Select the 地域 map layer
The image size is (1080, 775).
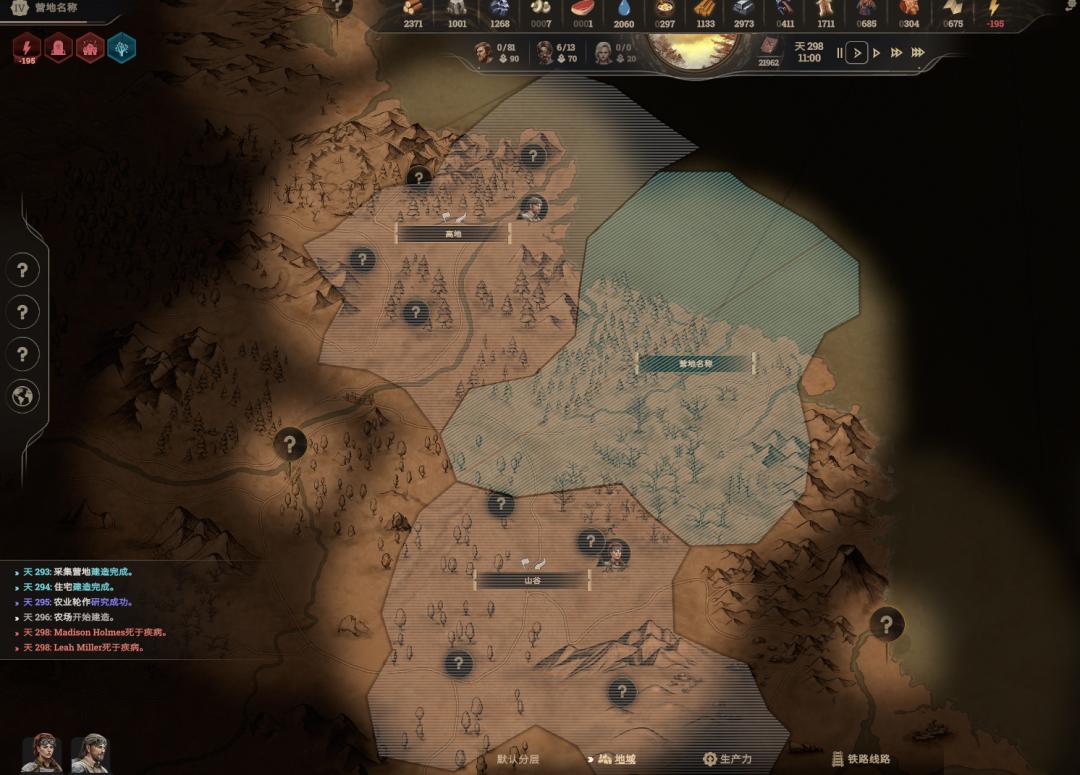coord(616,759)
